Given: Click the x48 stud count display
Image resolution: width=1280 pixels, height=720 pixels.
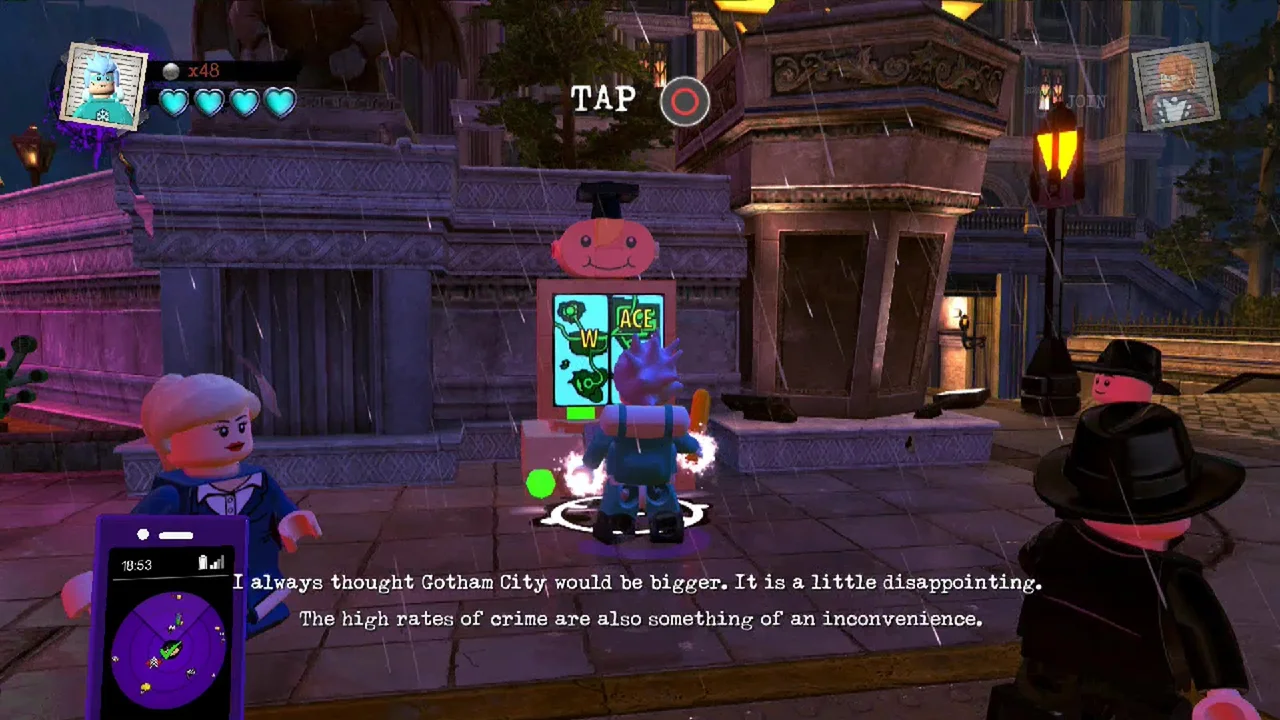Looking at the screenshot, I should pos(203,69).
